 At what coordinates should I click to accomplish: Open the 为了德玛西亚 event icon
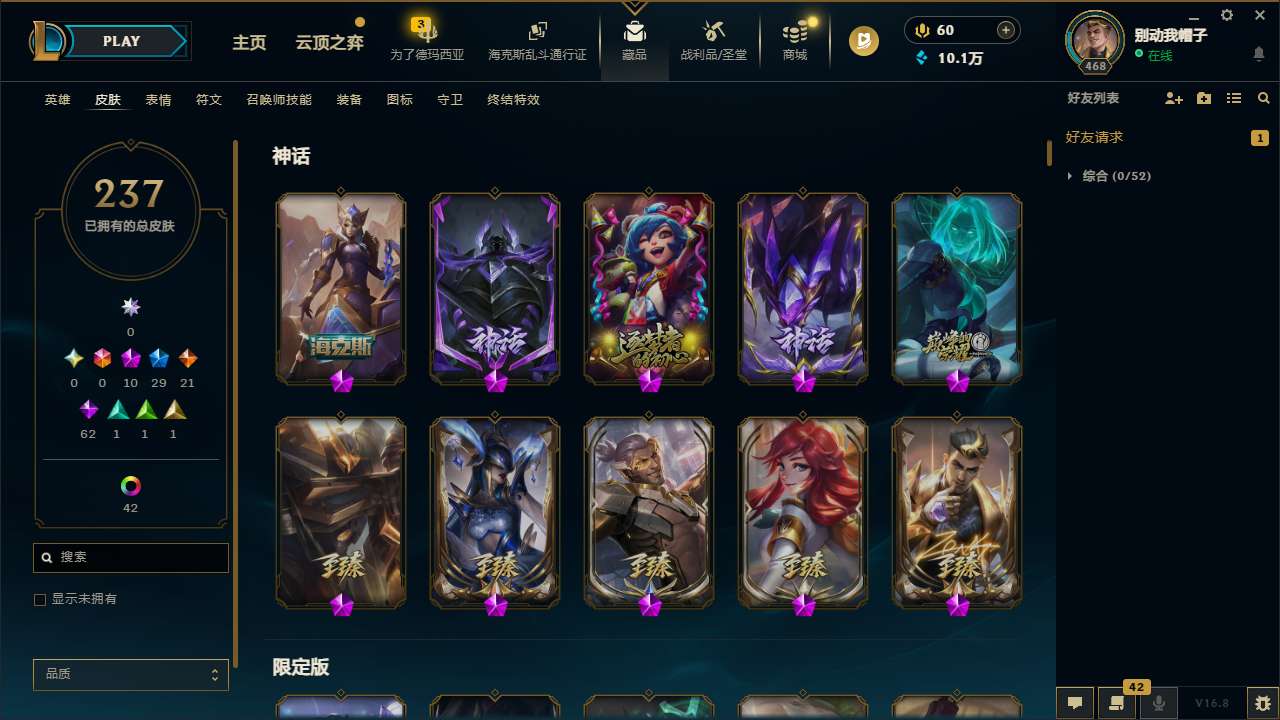coord(427,35)
